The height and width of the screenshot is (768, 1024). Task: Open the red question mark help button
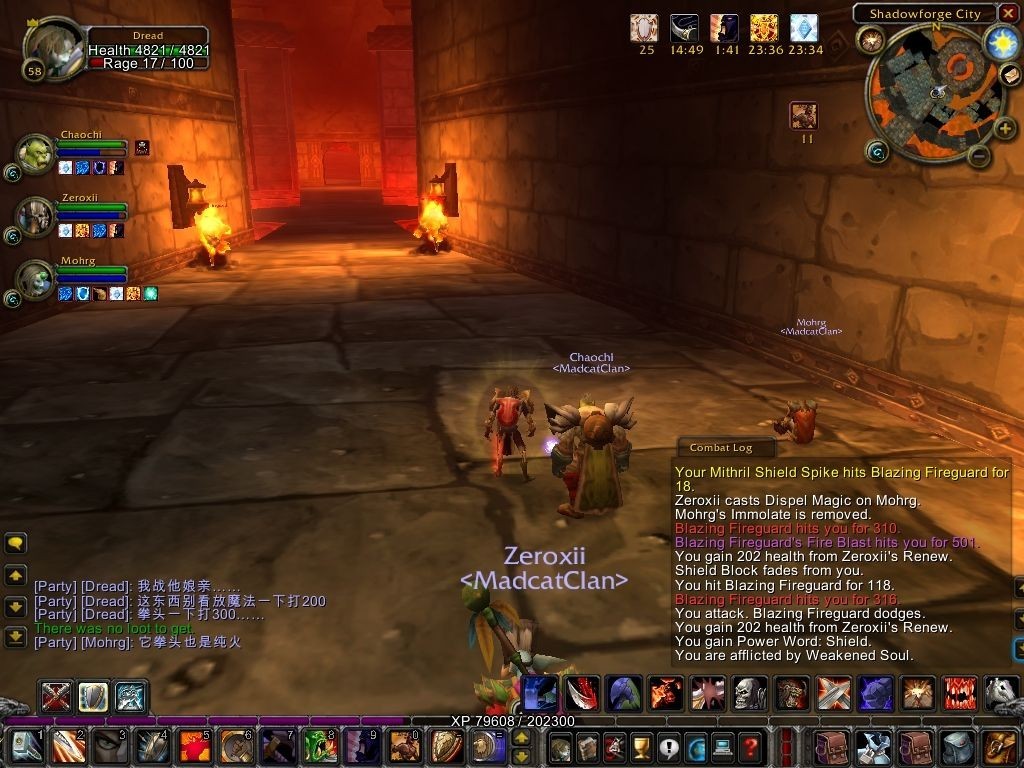pos(749,746)
